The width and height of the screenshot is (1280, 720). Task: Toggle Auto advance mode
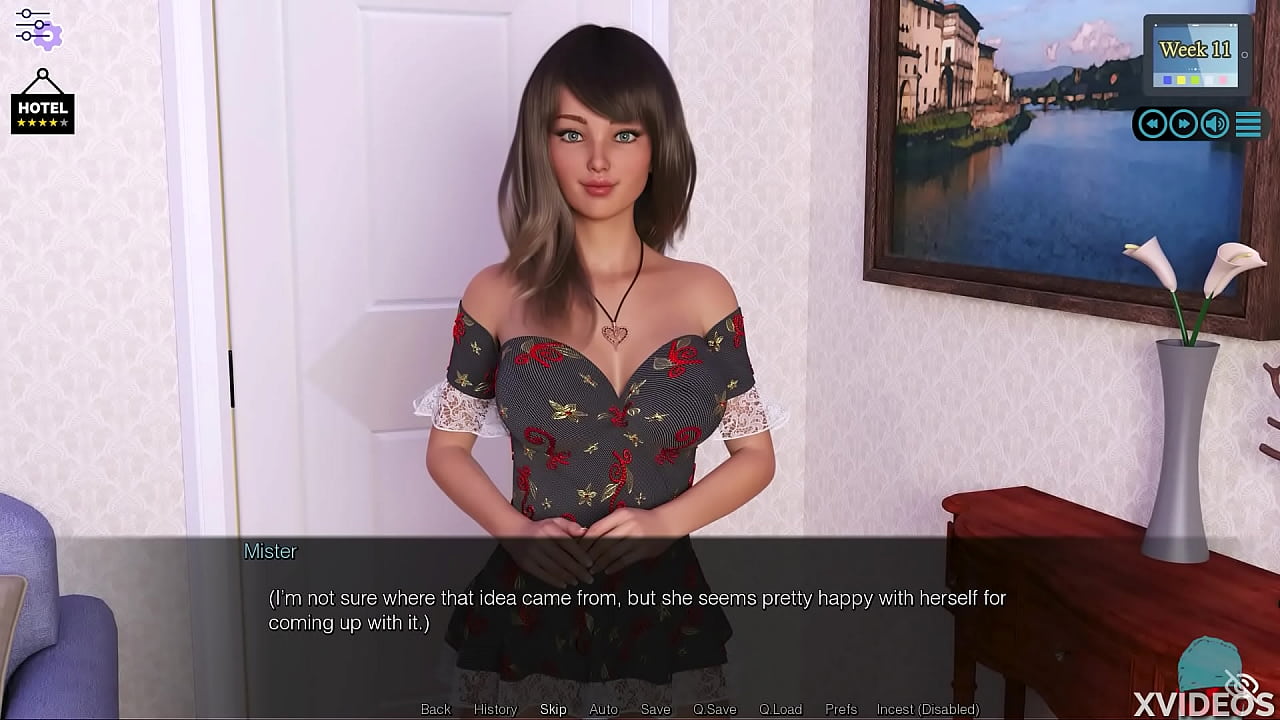pos(603,708)
